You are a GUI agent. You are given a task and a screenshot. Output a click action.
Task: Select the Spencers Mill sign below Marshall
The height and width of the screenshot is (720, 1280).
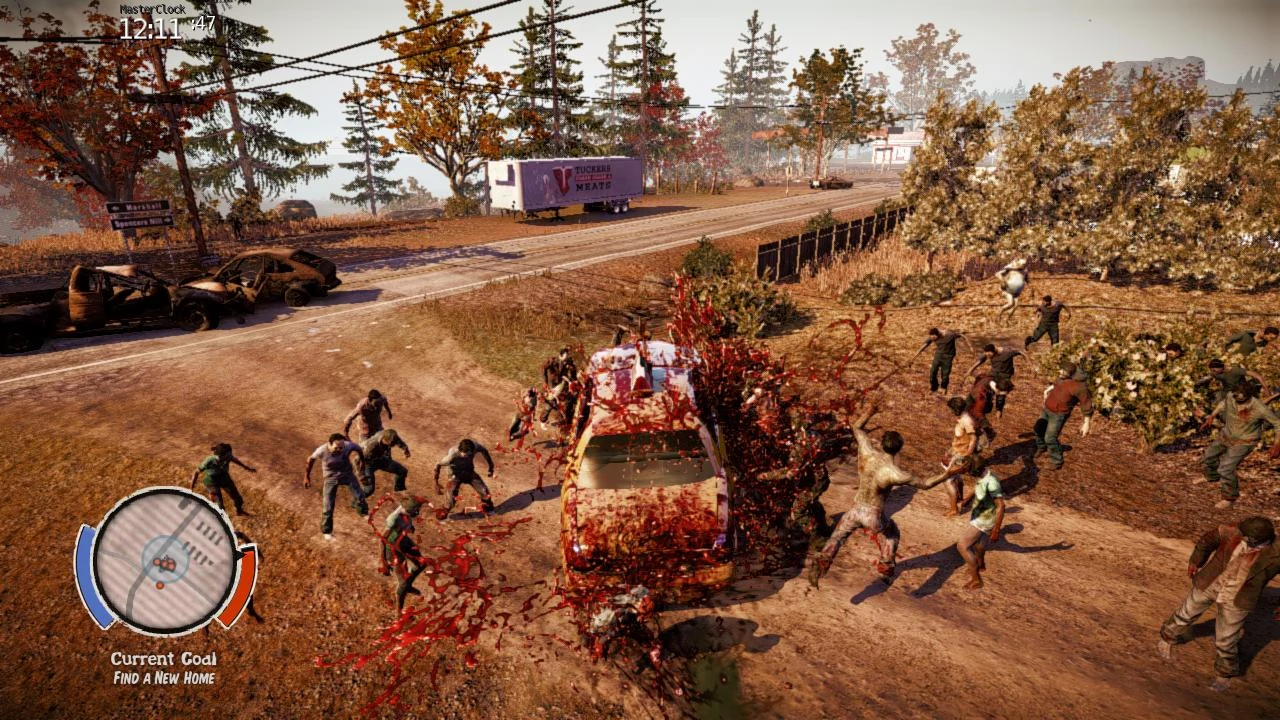coord(141,221)
